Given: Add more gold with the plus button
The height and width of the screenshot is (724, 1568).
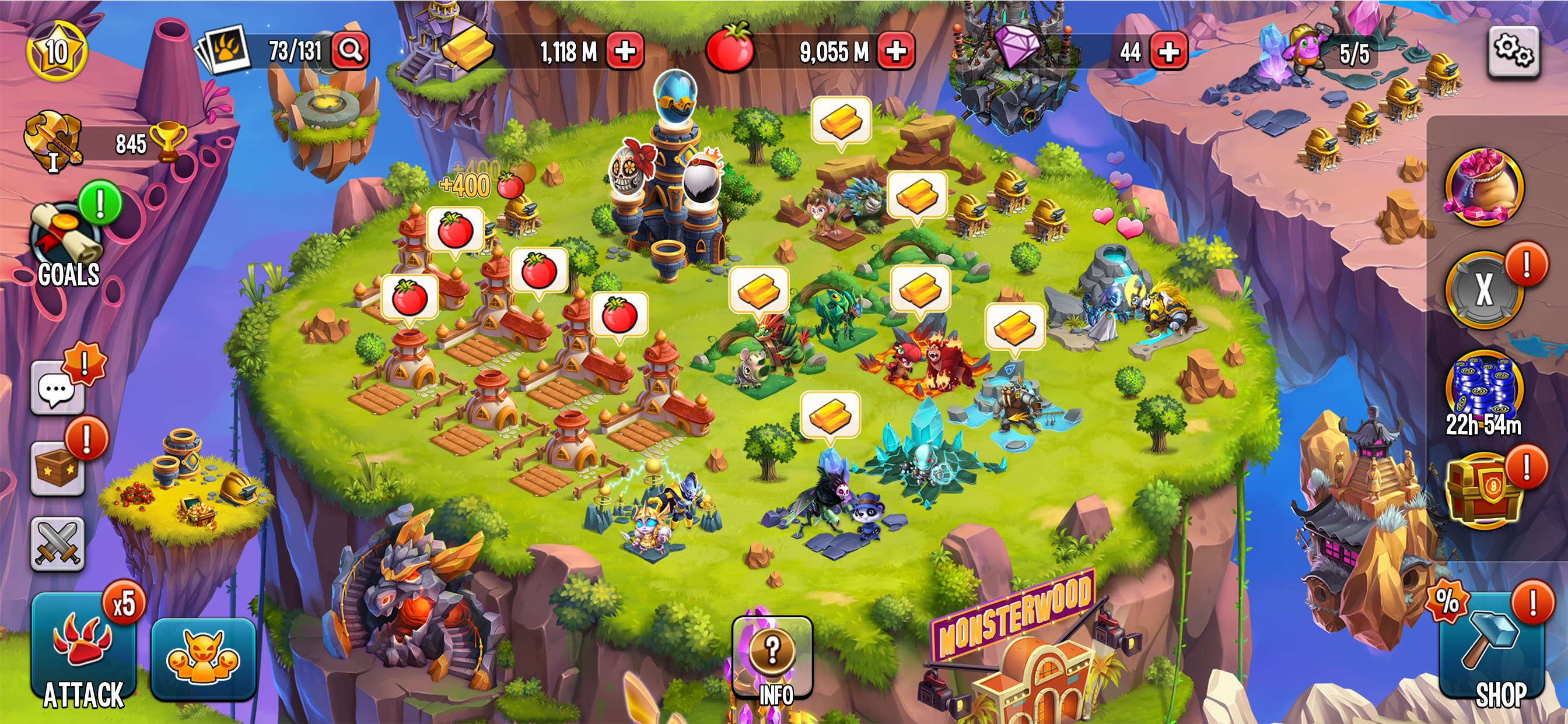Looking at the screenshot, I should (625, 51).
